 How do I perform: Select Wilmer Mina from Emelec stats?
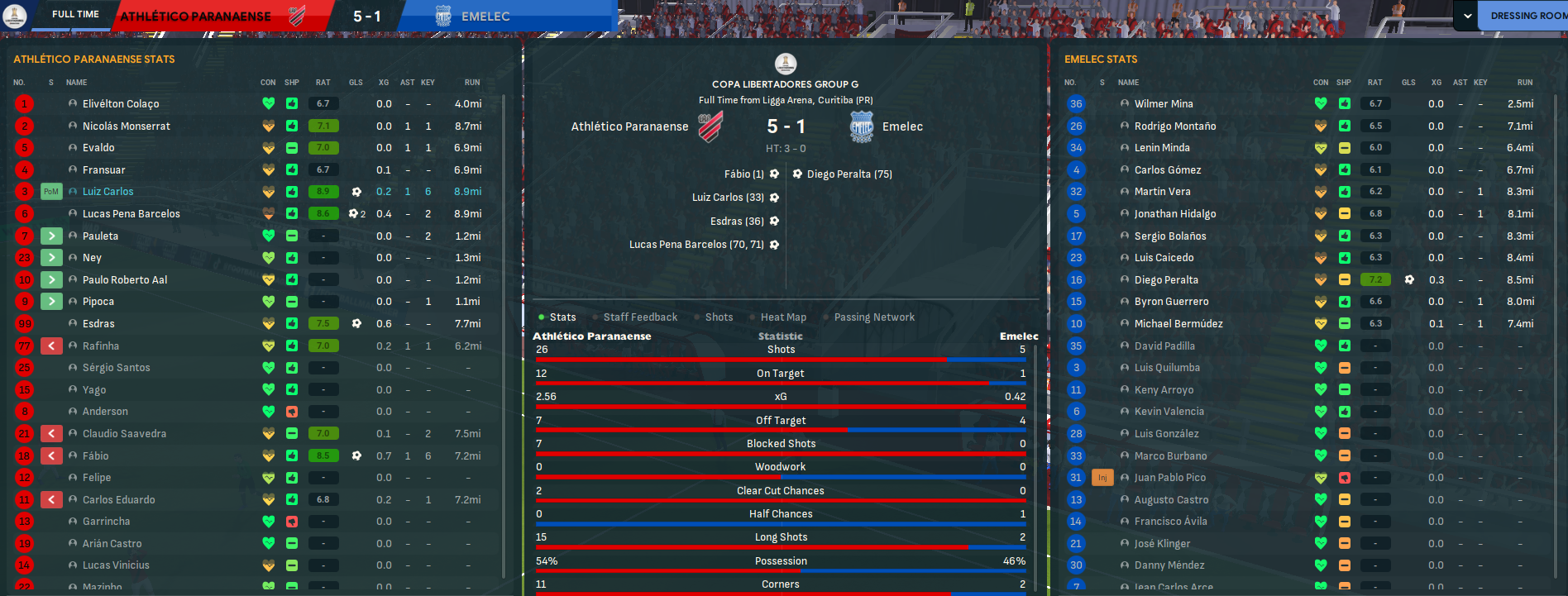coord(1164,104)
